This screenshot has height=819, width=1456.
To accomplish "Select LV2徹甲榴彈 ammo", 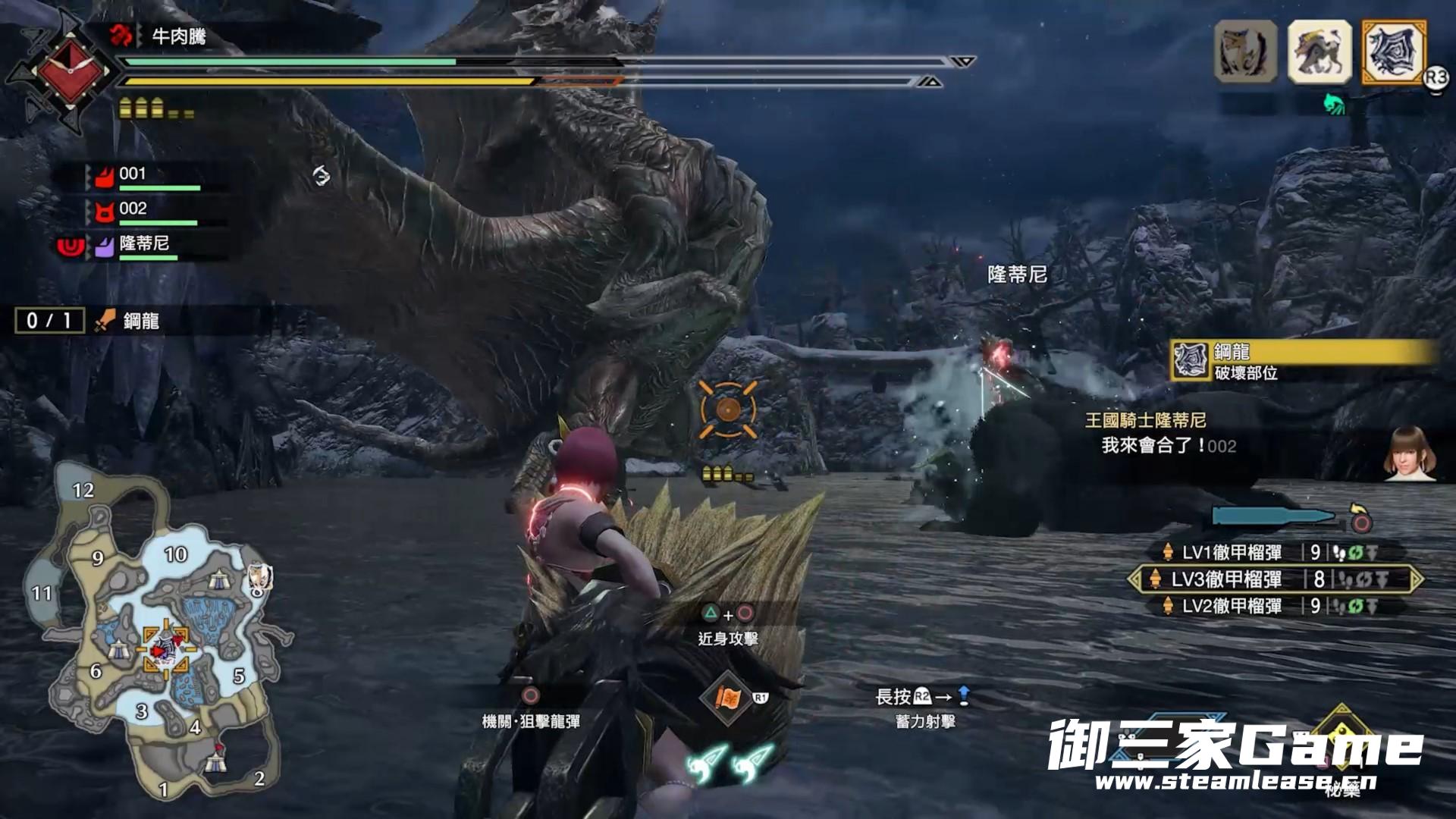I will [x=1232, y=606].
